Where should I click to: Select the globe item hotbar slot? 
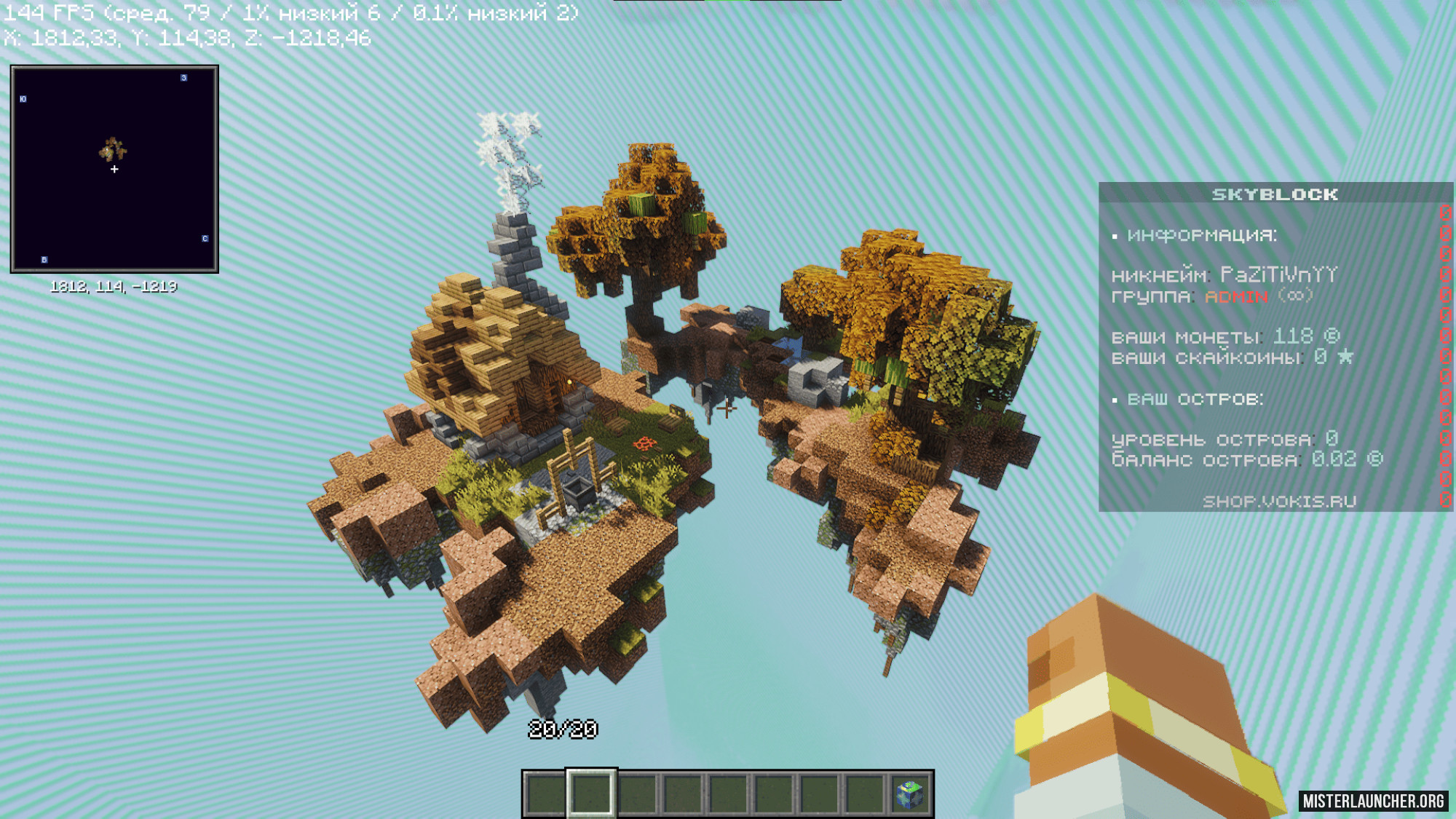[910, 794]
